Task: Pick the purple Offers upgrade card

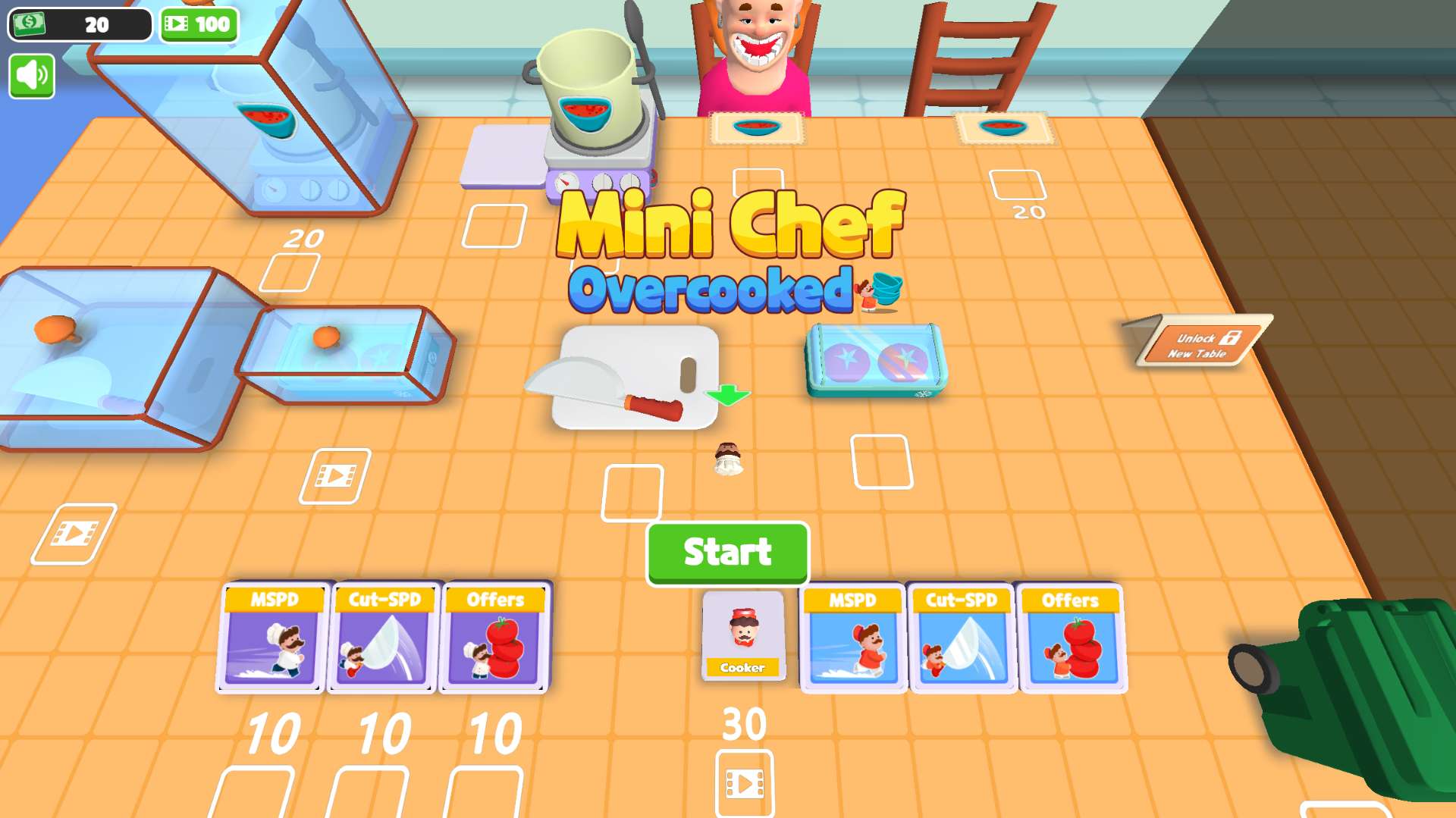Action: 494,638
